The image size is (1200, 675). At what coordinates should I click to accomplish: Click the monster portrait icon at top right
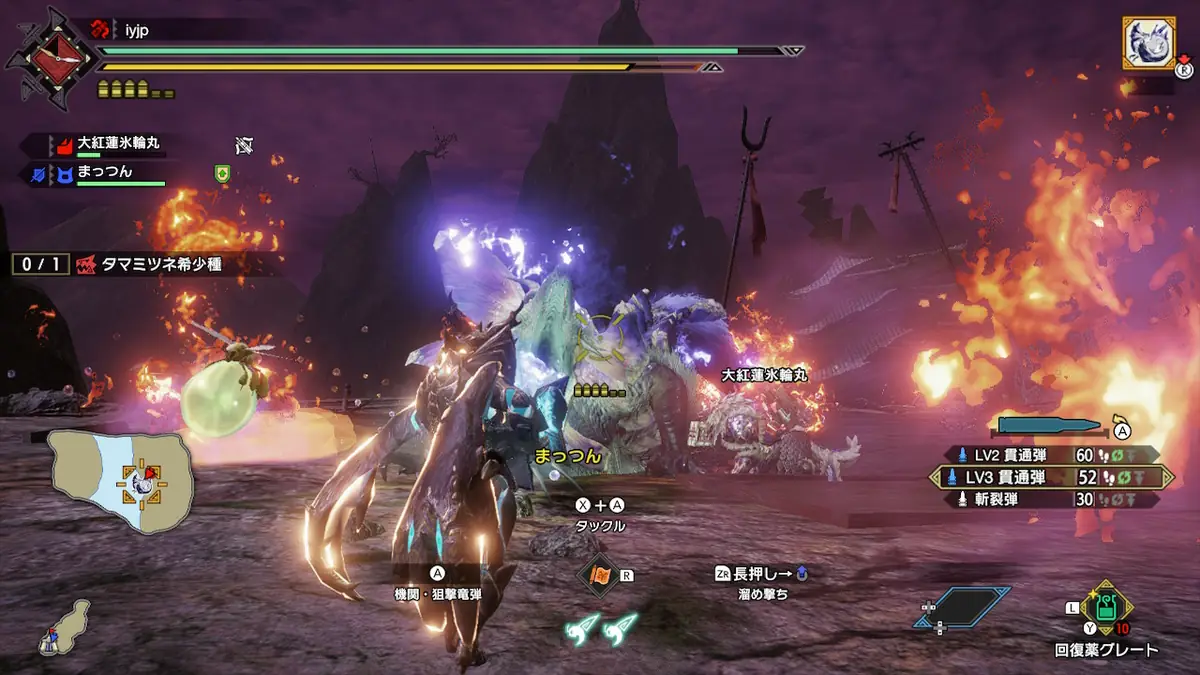click(1148, 42)
